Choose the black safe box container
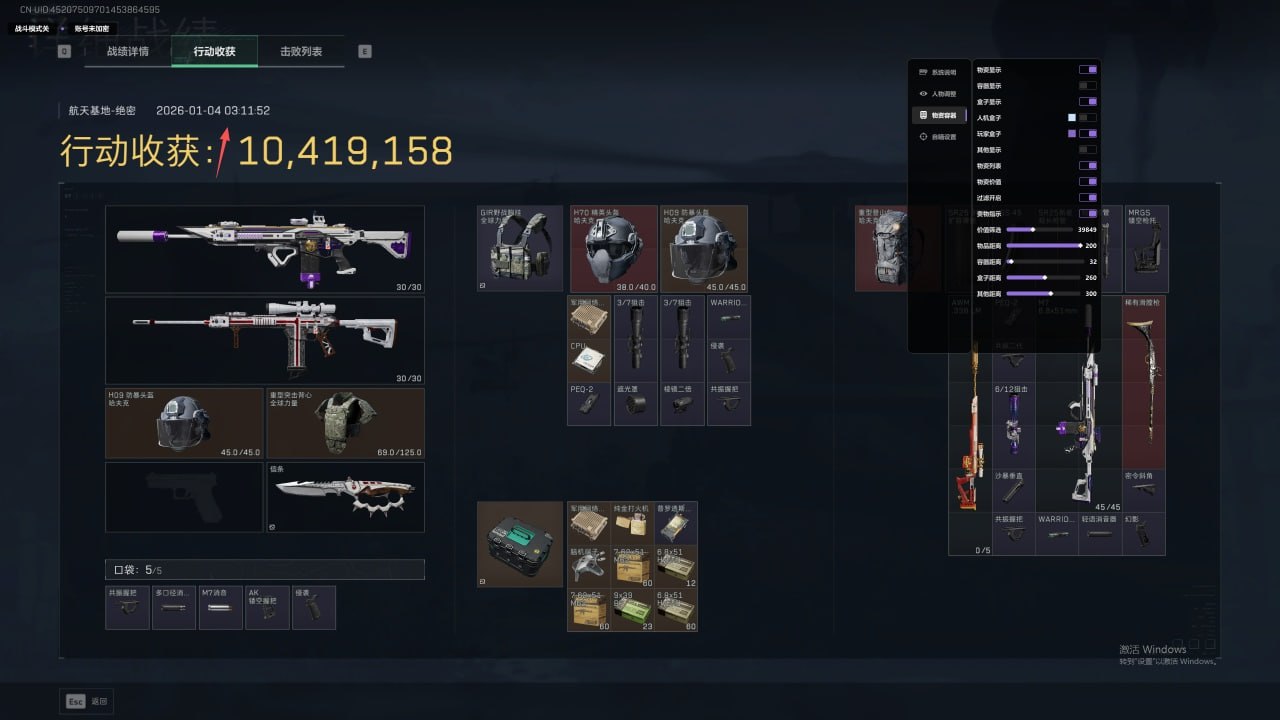This screenshot has width=1280, height=720. 520,544
